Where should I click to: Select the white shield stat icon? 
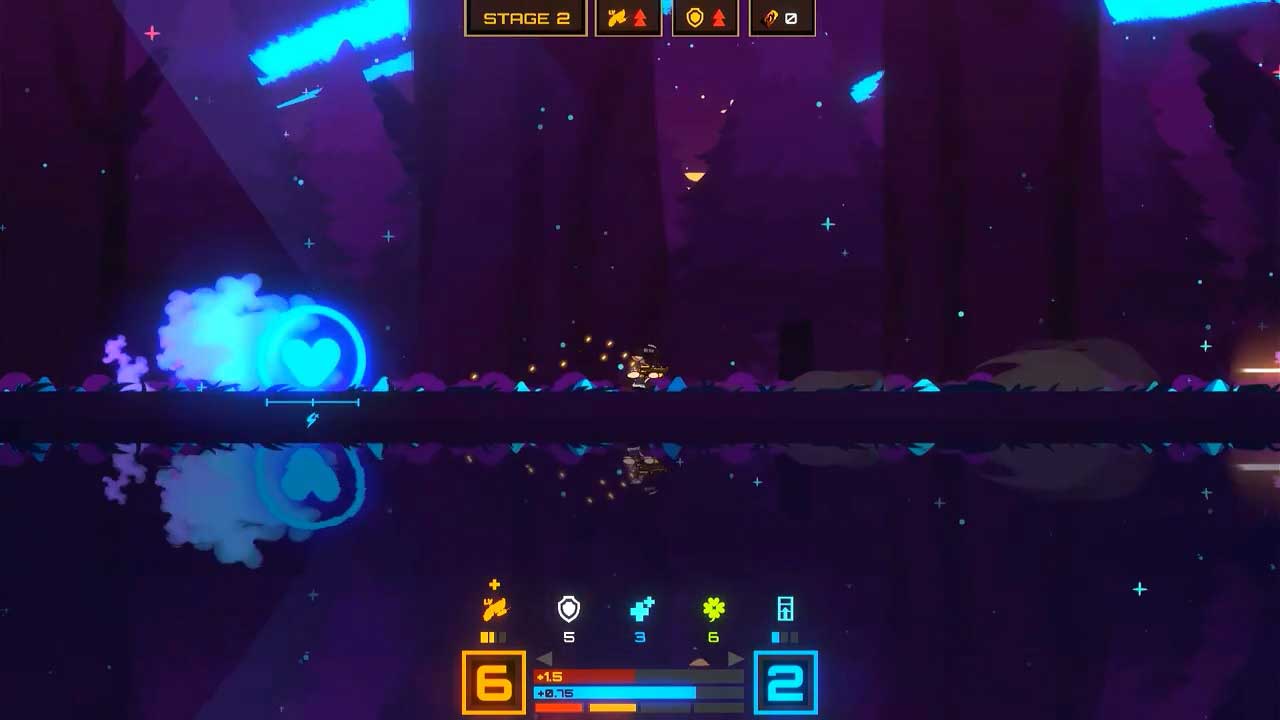tap(568, 608)
